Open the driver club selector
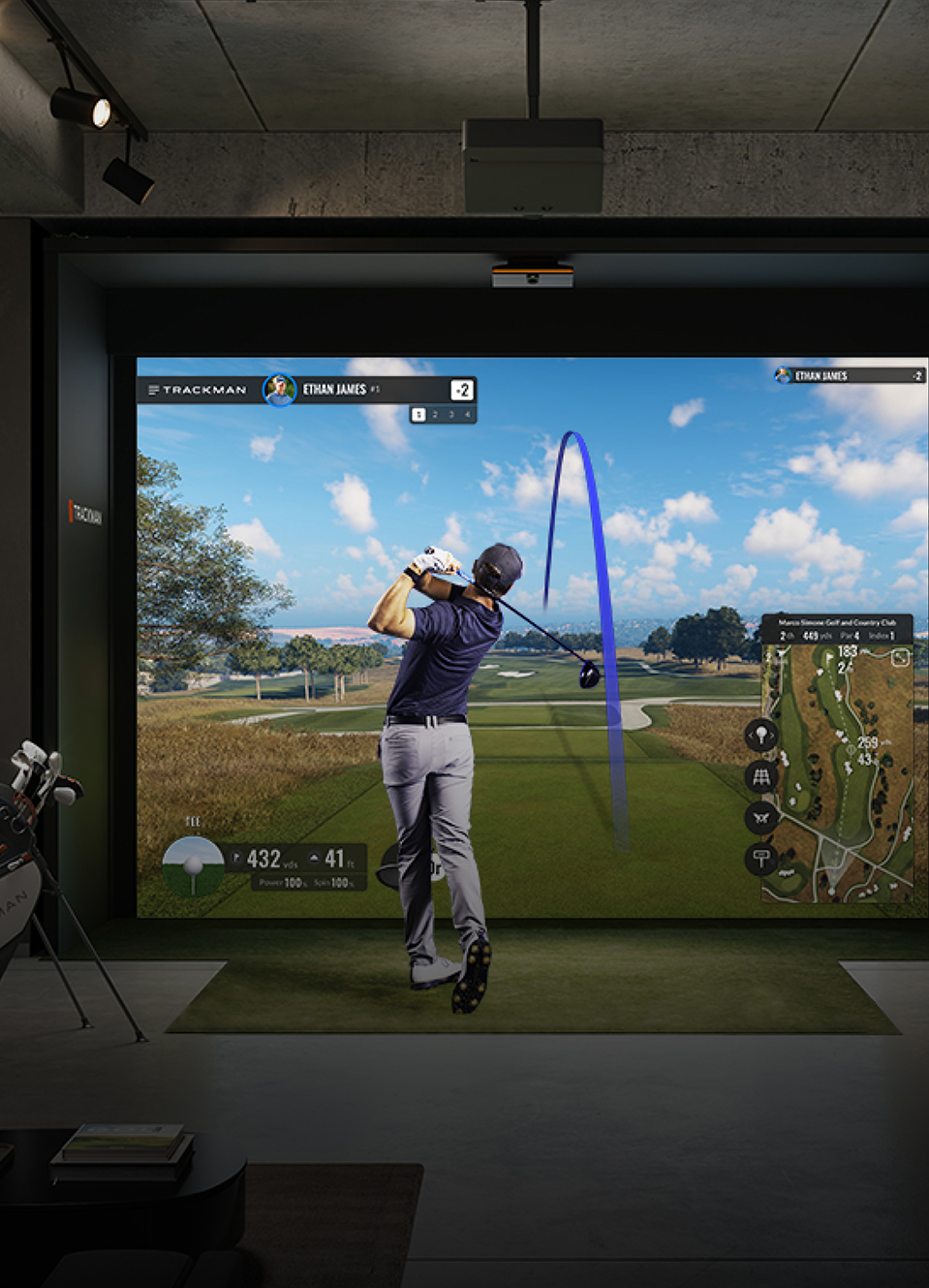Screen dimensions: 929x1288 387,865
